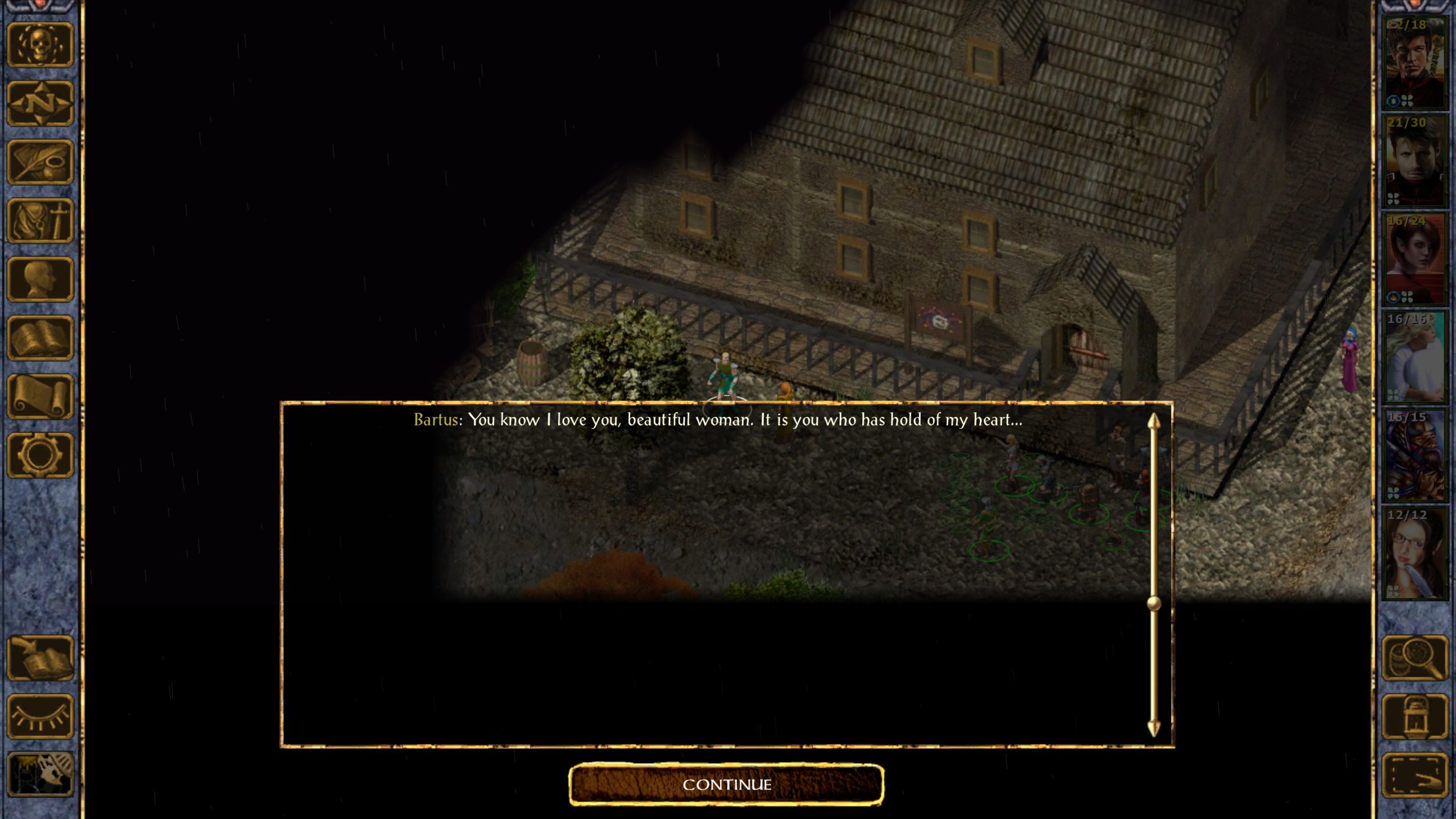1456x819 pixels.
Task: Open the journal with quill icon
Action: 40,162
